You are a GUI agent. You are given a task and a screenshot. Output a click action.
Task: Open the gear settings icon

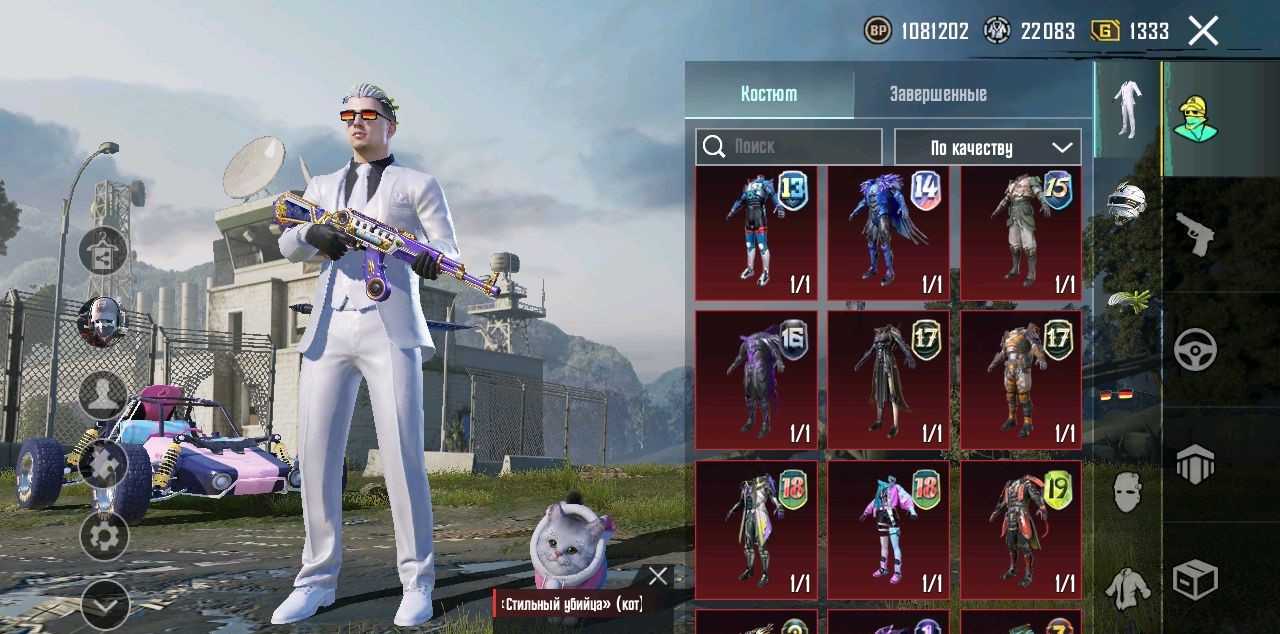tap(104, 537)
